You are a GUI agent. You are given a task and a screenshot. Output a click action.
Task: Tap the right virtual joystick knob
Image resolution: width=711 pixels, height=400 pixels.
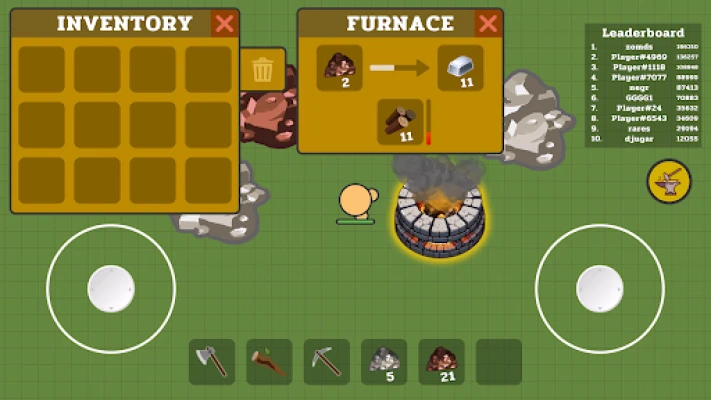click(598, 289)
